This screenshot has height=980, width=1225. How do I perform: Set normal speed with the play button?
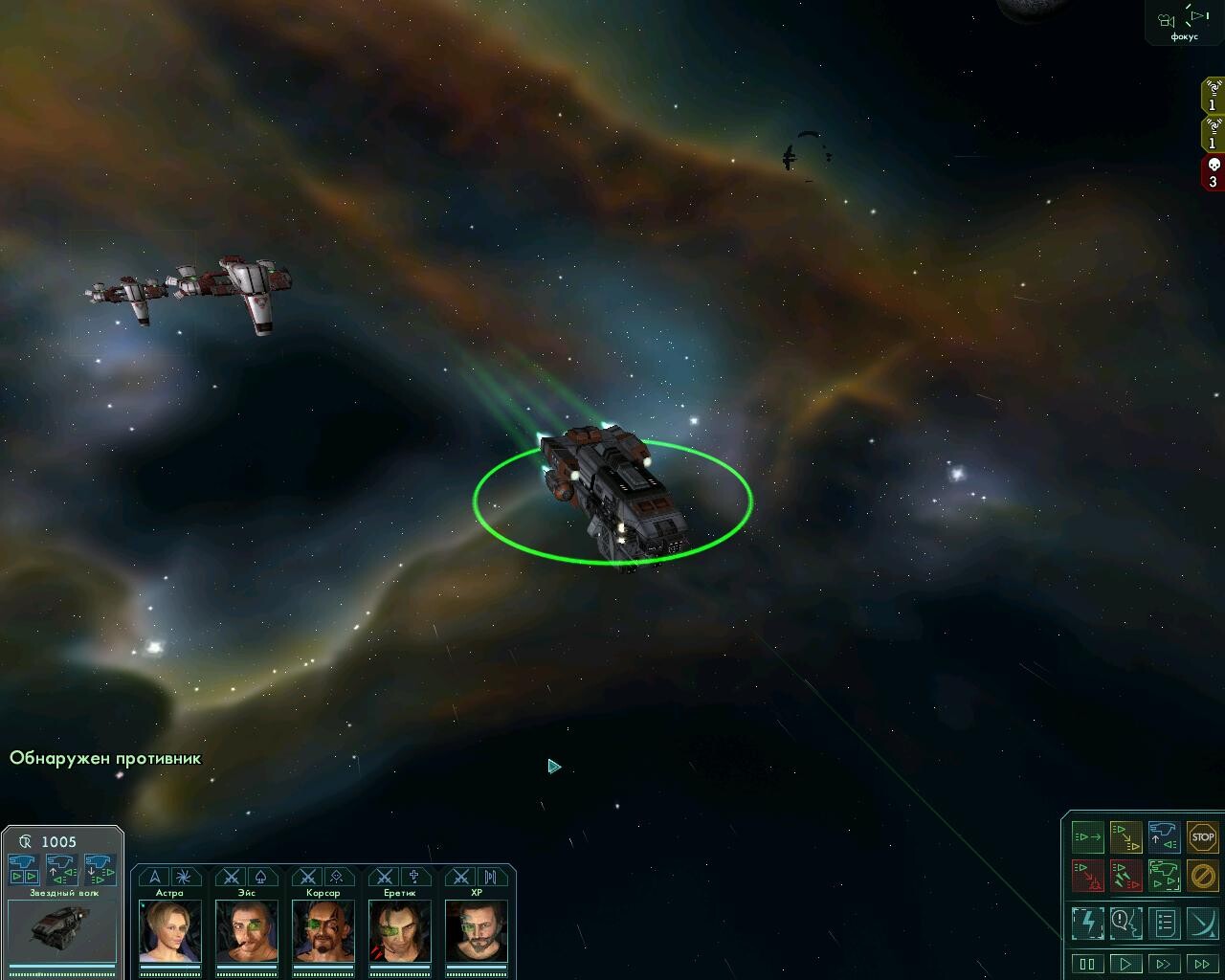[1125, 964]
